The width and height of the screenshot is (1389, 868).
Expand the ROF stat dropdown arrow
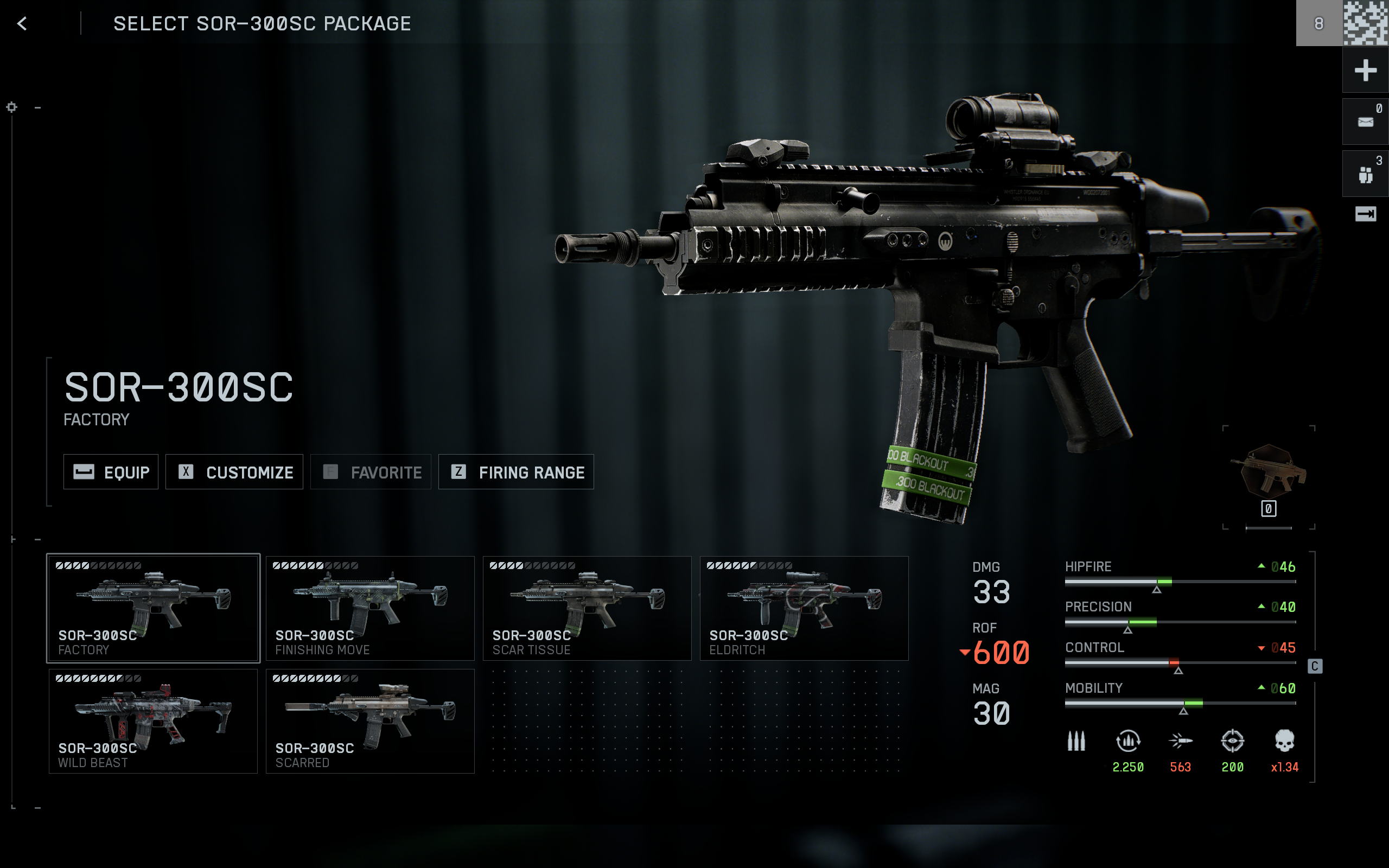[x=965, y=652]
